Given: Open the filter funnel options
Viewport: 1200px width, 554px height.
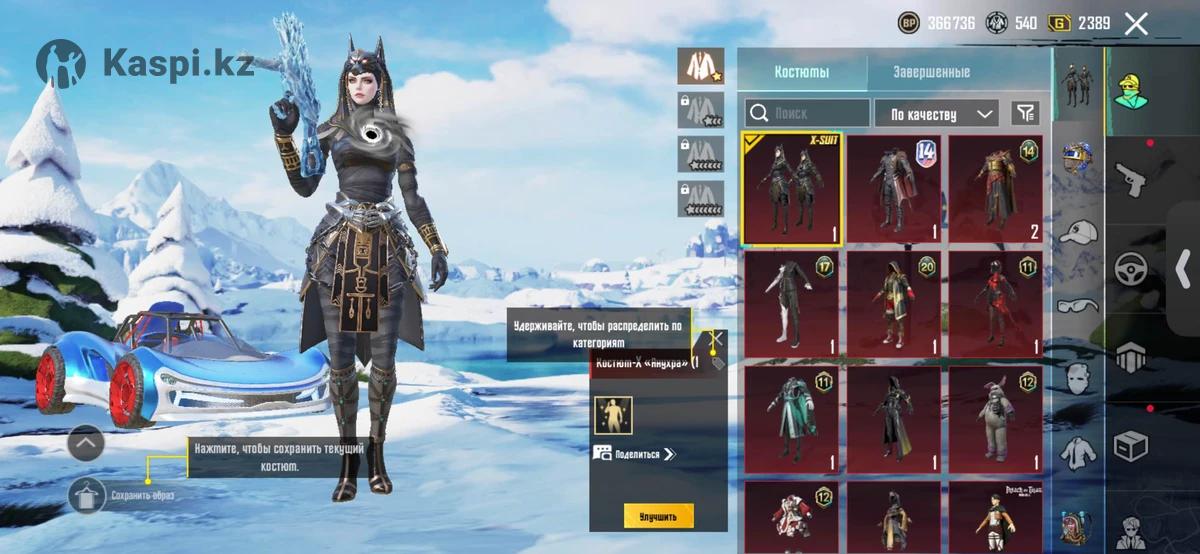Looking at the screenshot, I should (1024, 113).
